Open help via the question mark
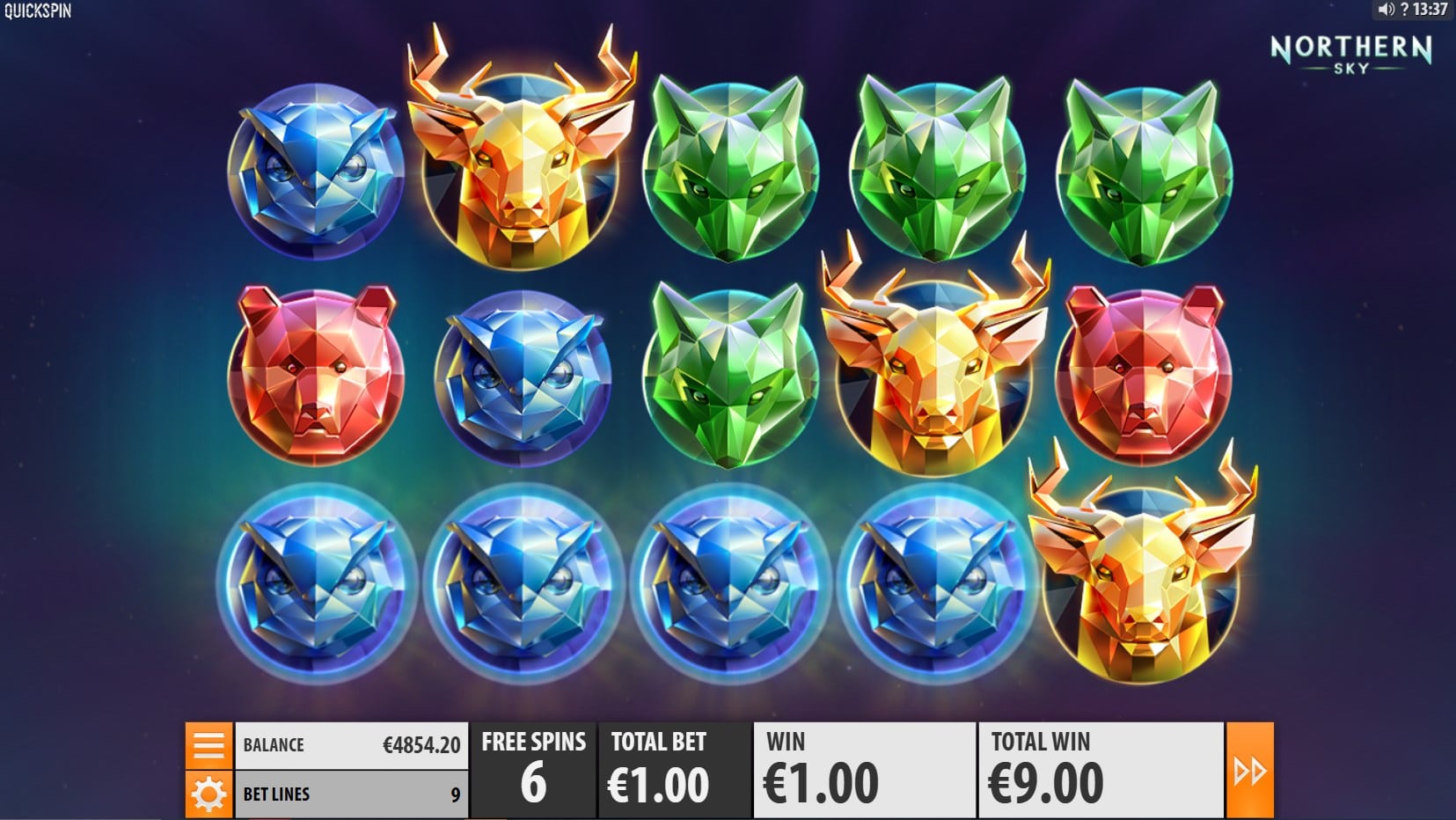Viewport: 1456px width, 820px height. pos(1403,10)
